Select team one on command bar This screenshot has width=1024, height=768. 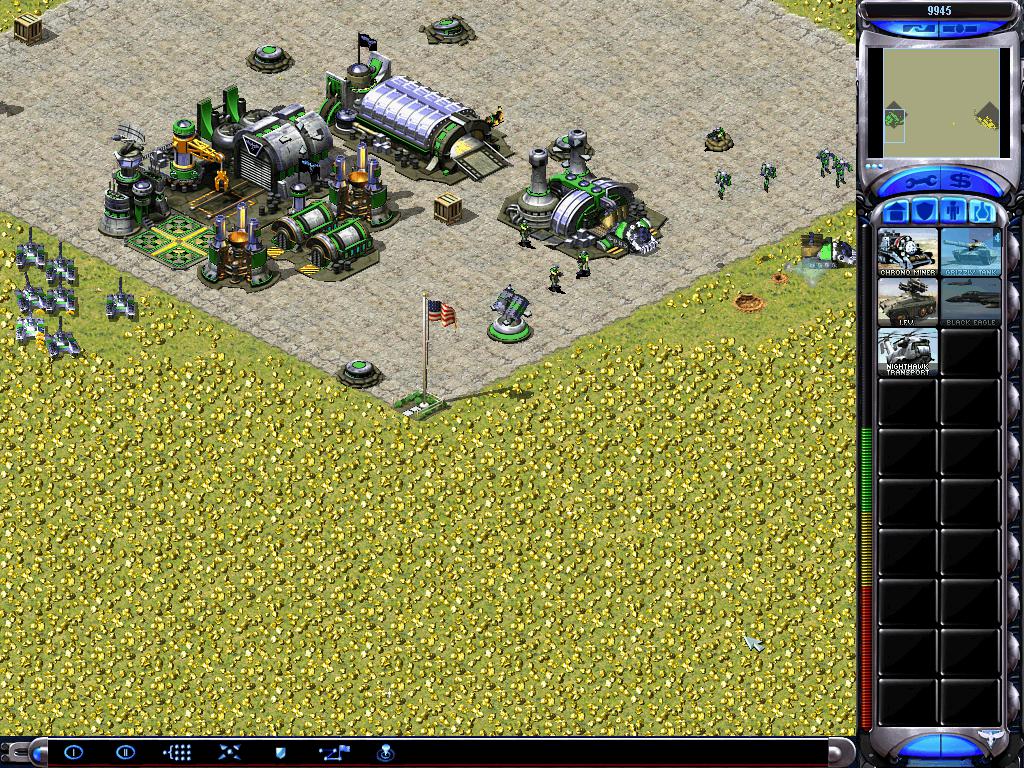pyautogui.click(x=75, y=752)
